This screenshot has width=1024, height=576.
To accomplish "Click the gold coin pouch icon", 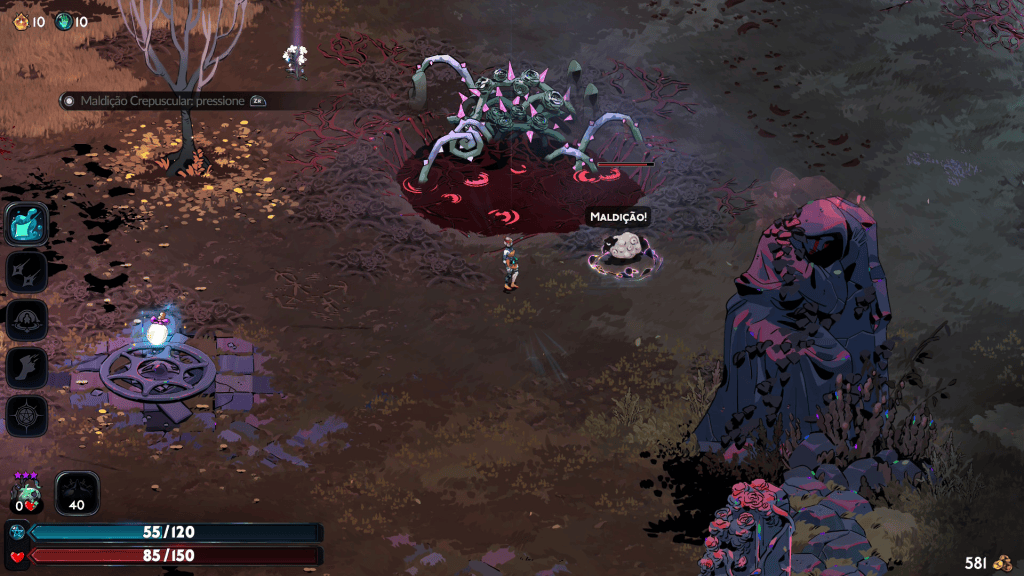I will click(1001, 562).
